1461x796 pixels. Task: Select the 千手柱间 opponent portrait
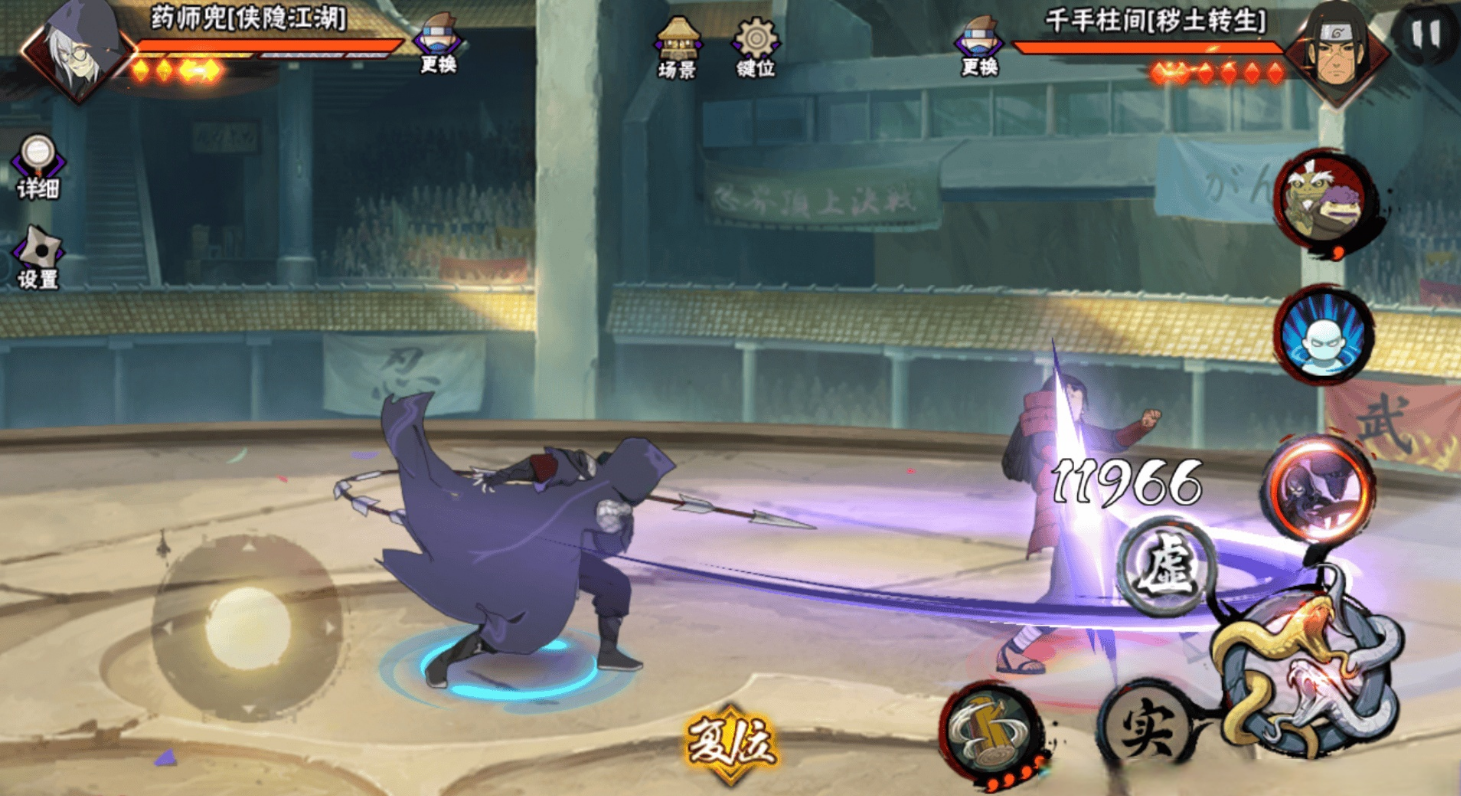(1338, 50)
